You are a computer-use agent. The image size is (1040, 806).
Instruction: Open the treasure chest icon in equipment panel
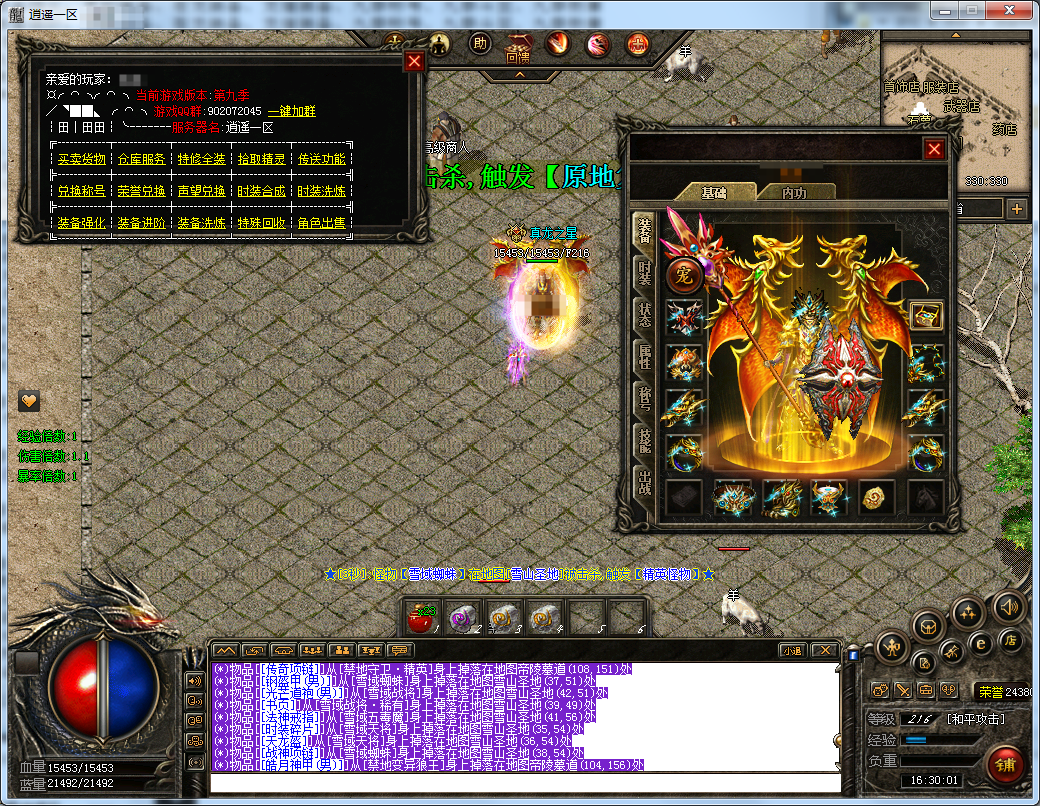pos(925,316)
